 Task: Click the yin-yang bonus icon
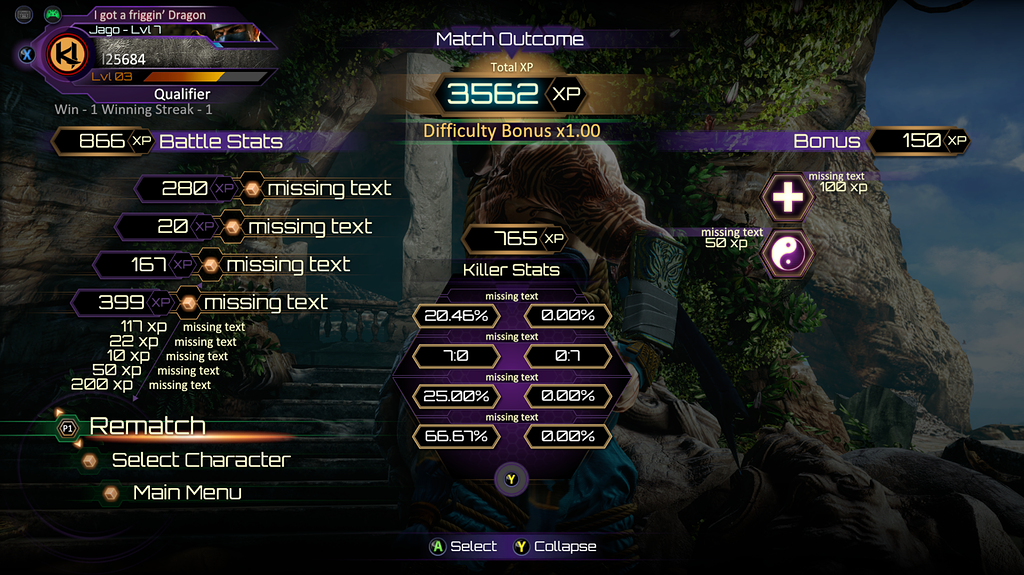coord(787,254)
